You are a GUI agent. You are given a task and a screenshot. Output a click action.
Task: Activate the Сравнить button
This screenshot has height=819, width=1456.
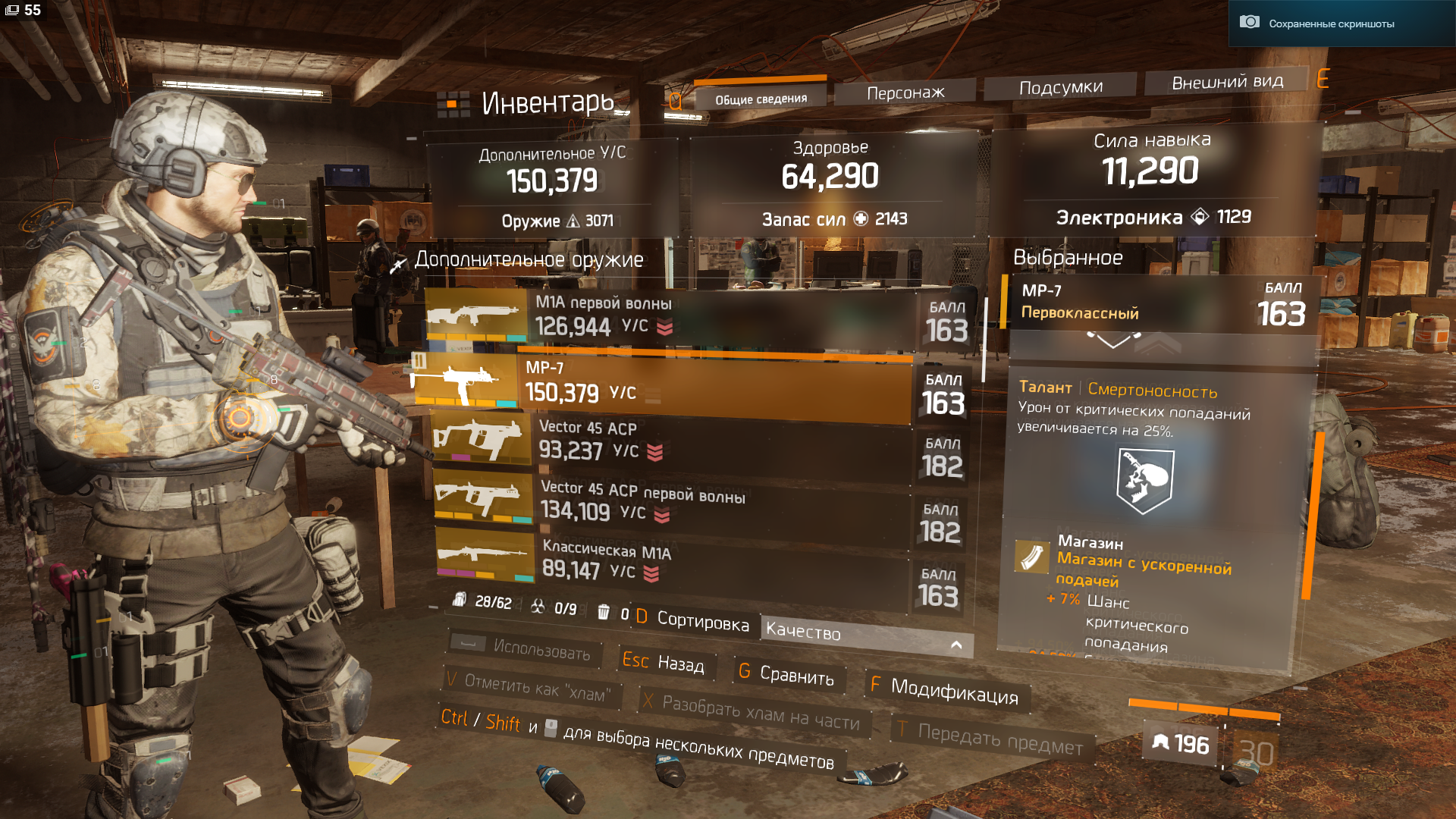click(x=787, y=673)
